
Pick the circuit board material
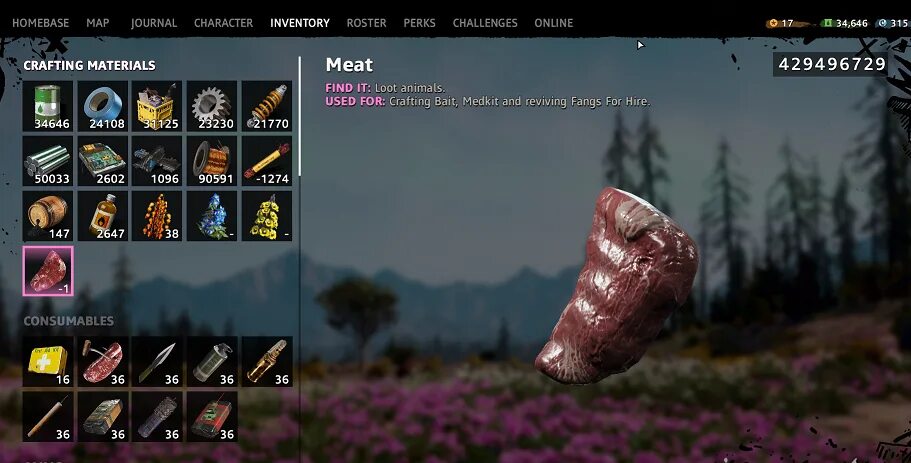pyautogui.click(x=103, y=161)
